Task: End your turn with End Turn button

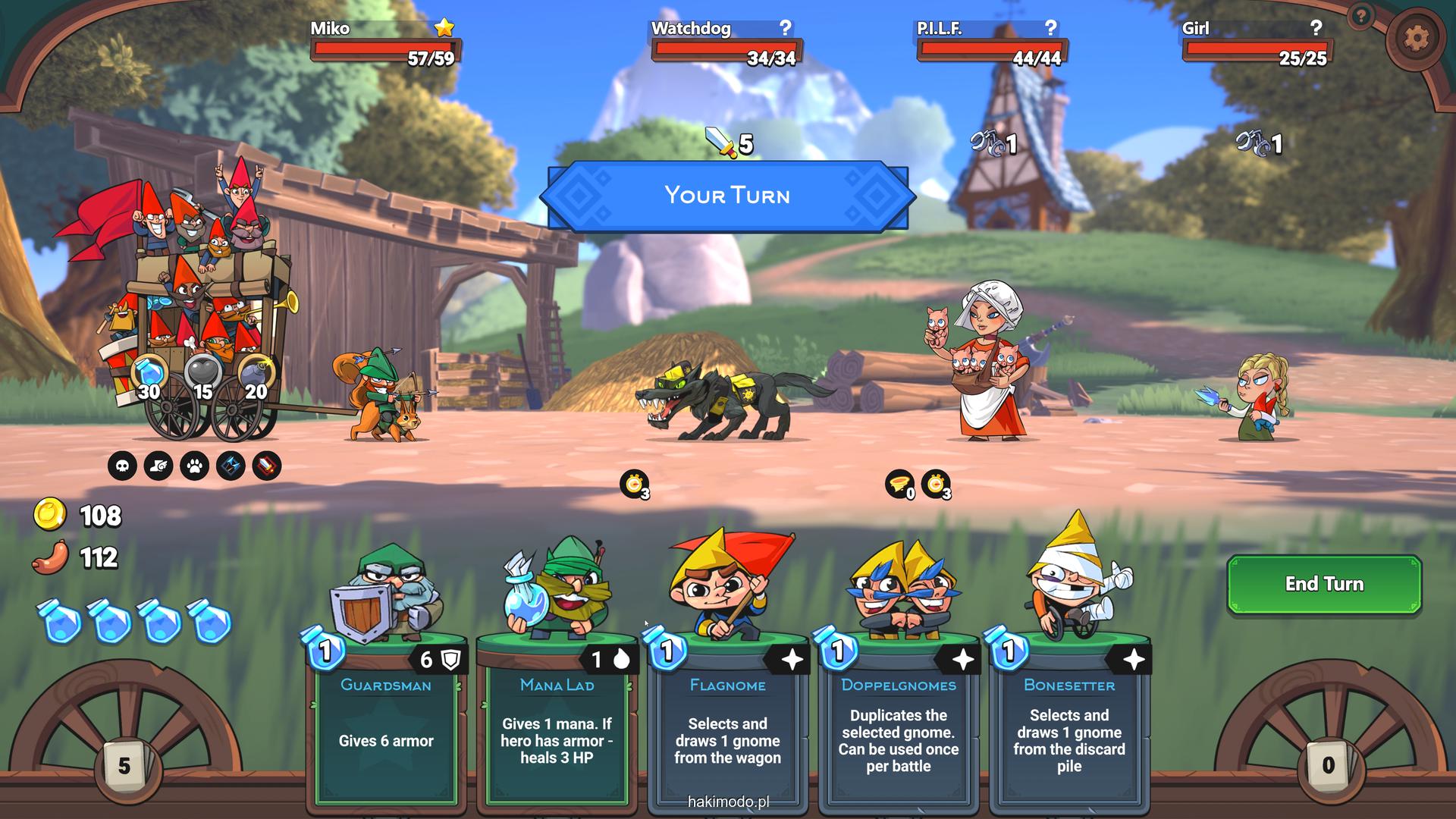Action: pos(1323,583)
